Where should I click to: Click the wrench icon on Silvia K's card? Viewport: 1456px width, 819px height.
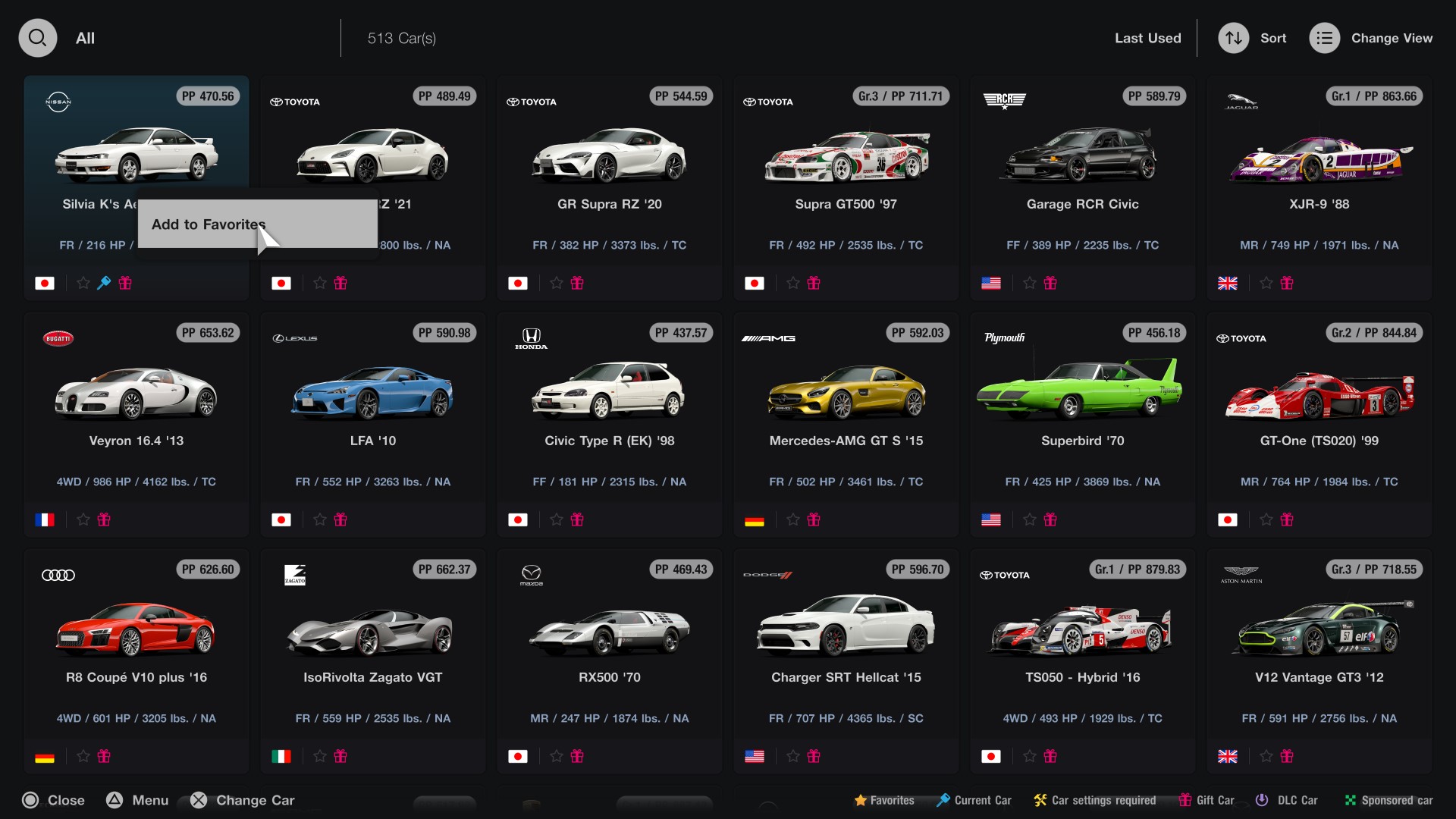click(x=104, y=283)
